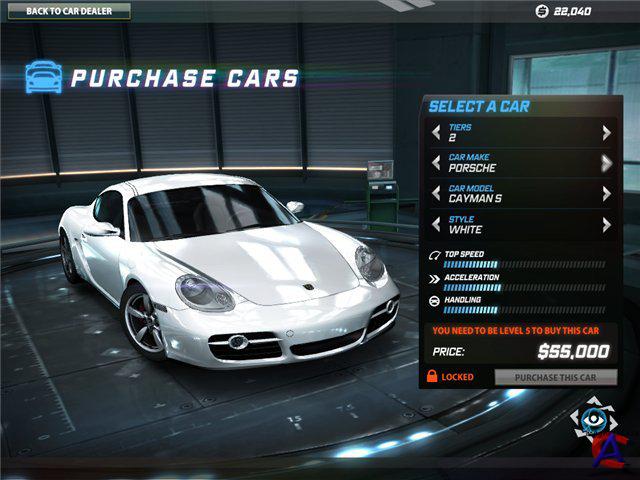Advance to the next tier with right arrow
640x480 pixels.
pos(606,132)
